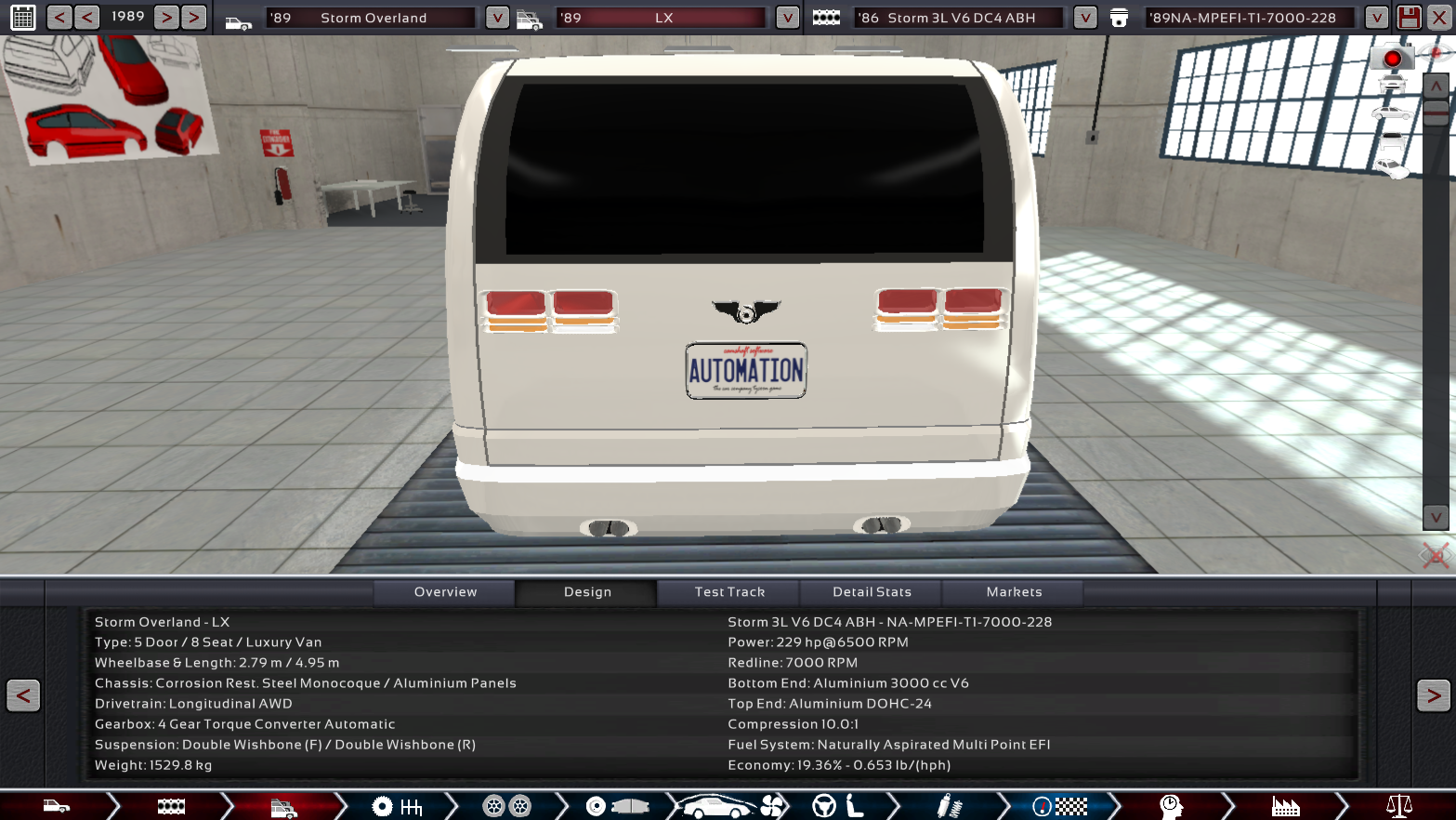Click the red-lens camera icon
Screen dimensions: 1456x820
tap(1391, 59)
